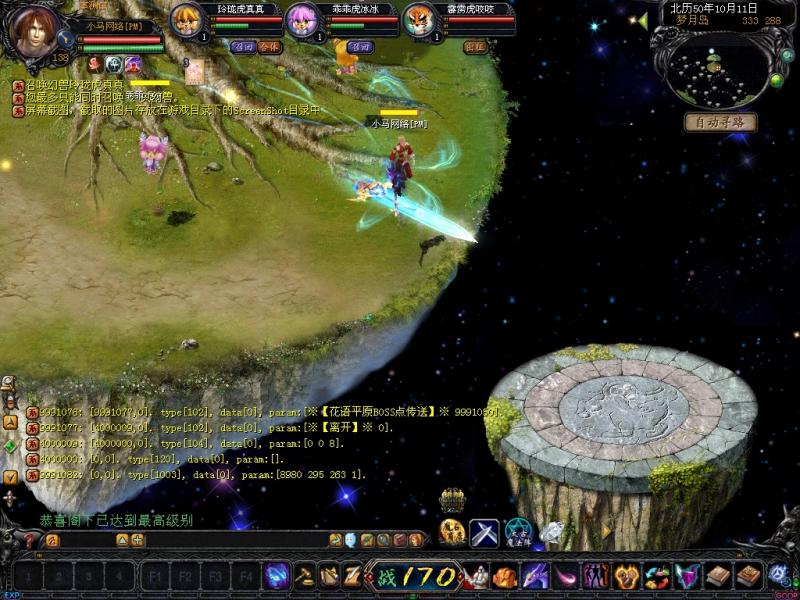Click the 出征 button under 喜雳虎咬咬
800x600 pixels.
(x=476, y=46)
